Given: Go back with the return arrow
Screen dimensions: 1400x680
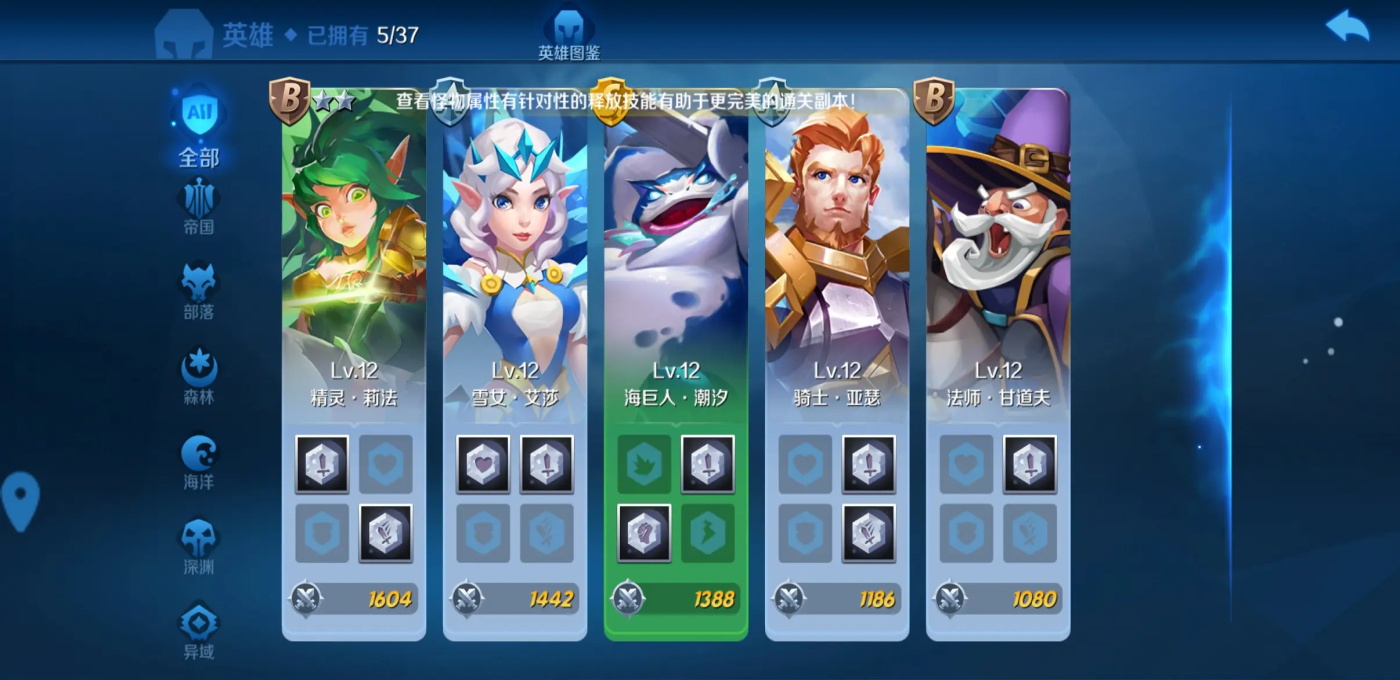Looking at the screenshot, I should coord(1347,26).
